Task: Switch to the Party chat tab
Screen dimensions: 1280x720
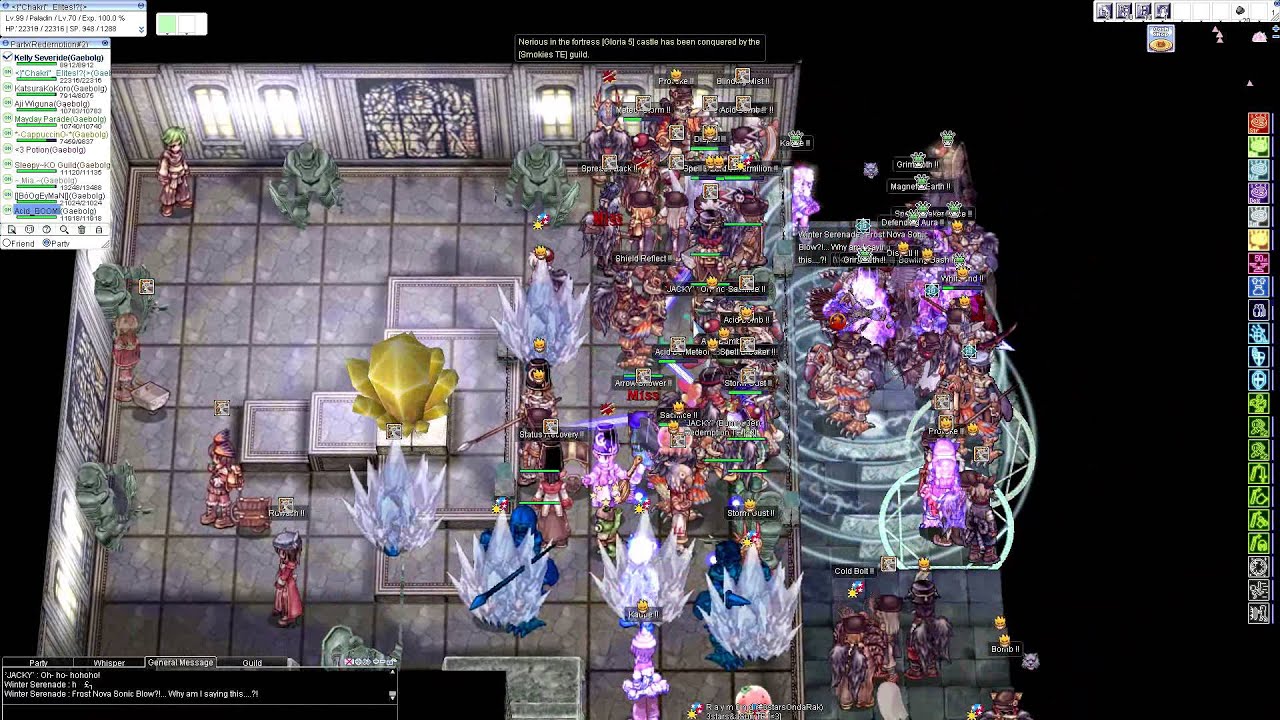Action: [38, 663]
